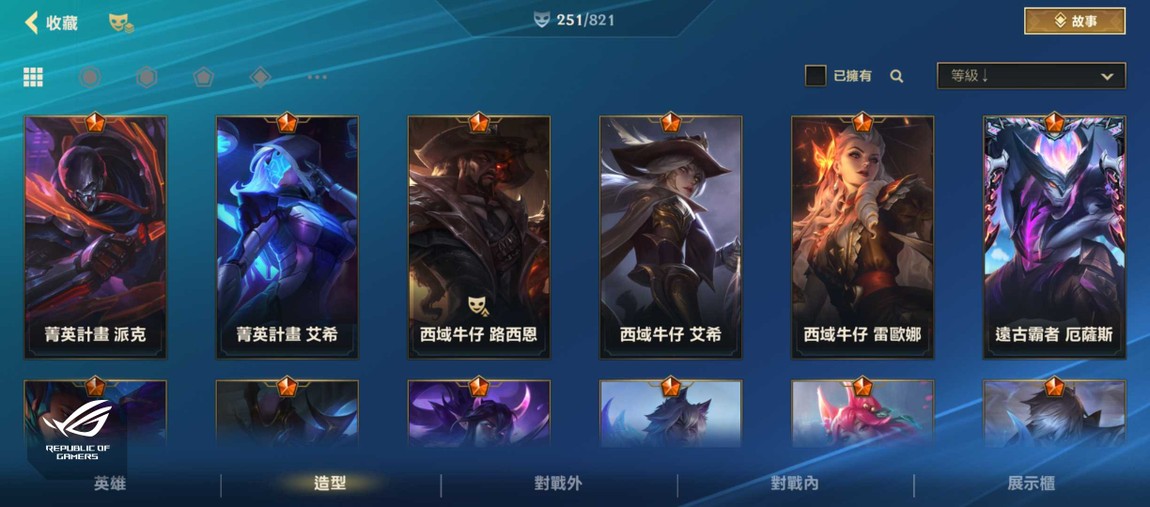View the 西域牛仔 雷歐娜 skin card
Viewport: 1150px width, 507px height.
[x=862, y=237]
